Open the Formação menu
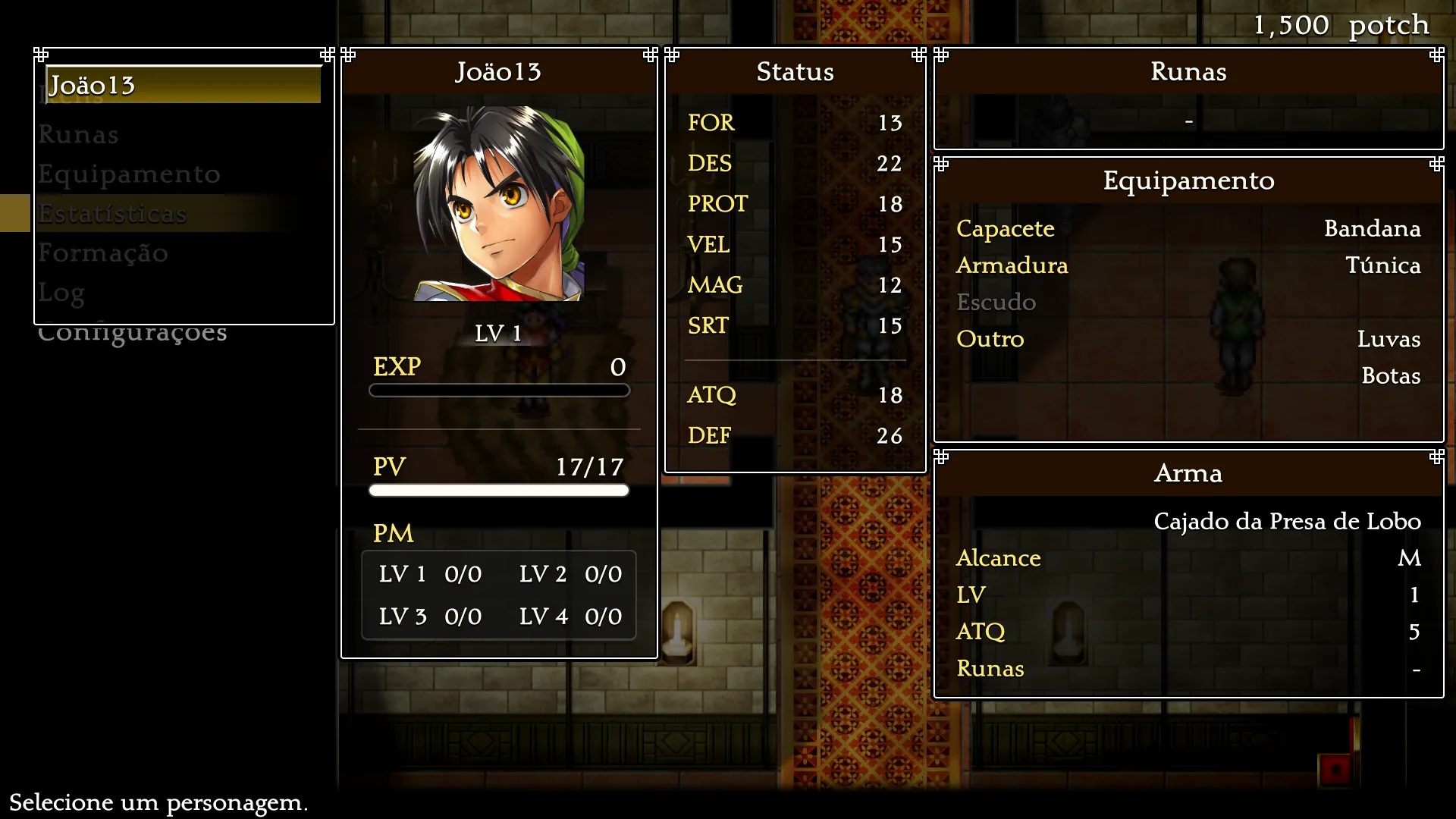The image size is (1456, 819). 104,253
